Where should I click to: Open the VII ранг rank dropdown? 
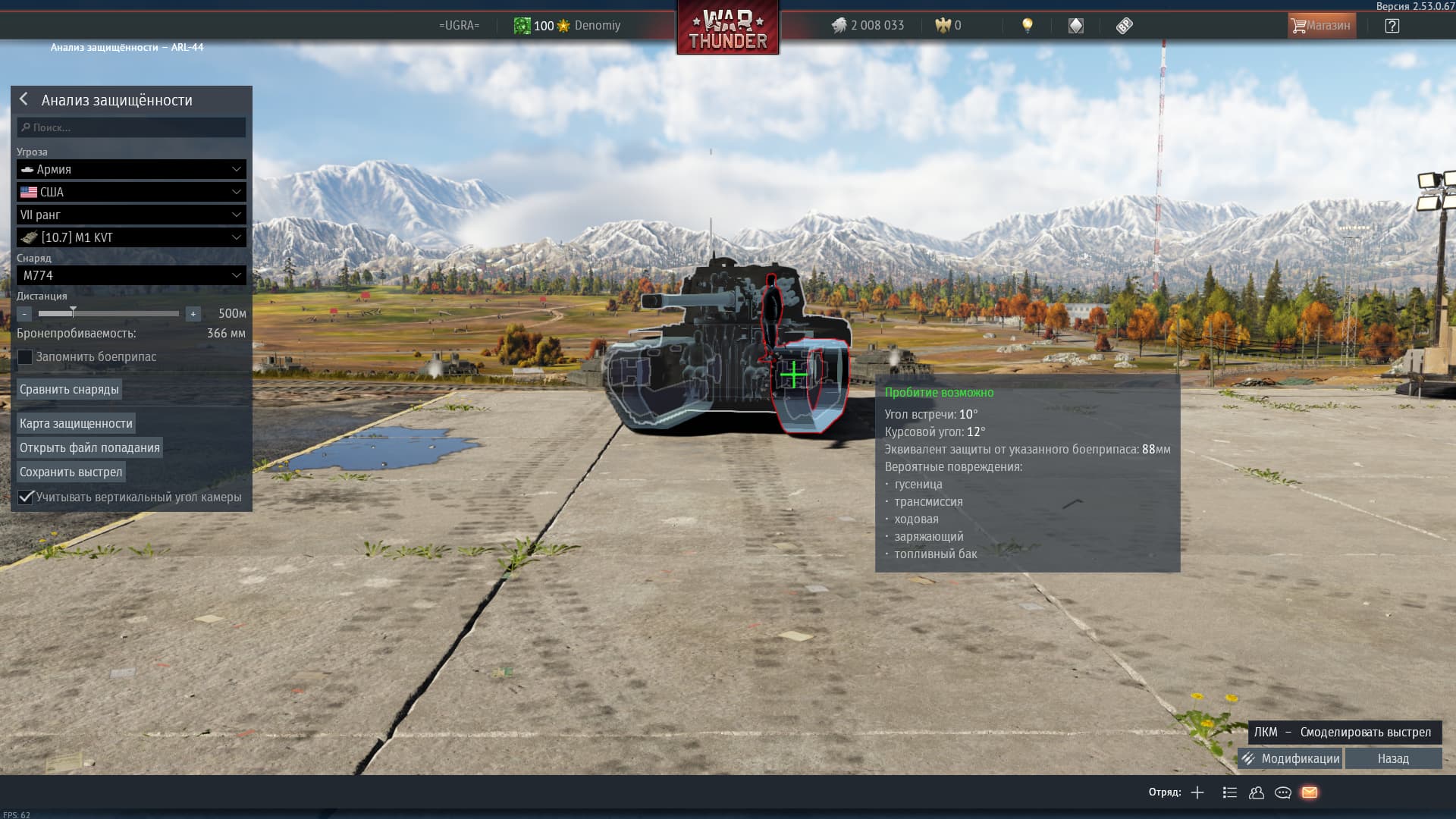131,215
